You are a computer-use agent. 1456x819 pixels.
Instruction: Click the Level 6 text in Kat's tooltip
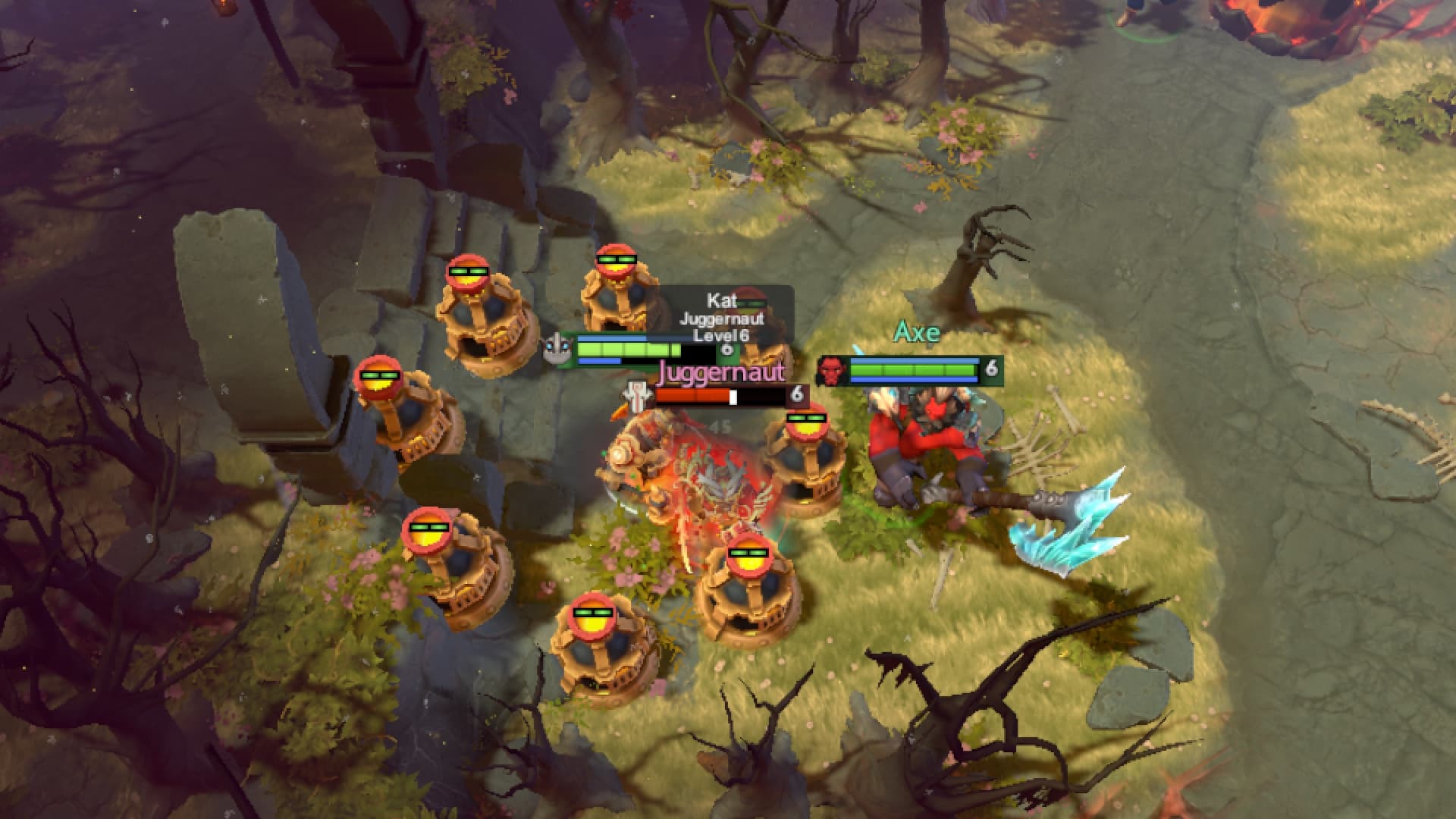[x=720, y=334]
